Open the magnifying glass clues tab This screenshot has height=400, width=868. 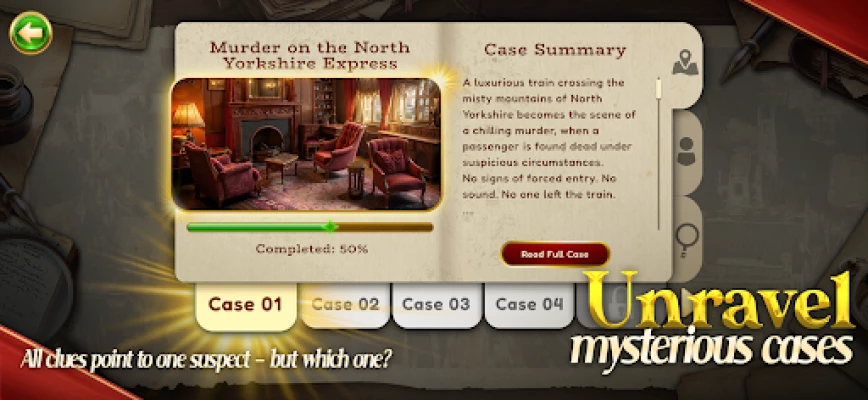[686, 237]
